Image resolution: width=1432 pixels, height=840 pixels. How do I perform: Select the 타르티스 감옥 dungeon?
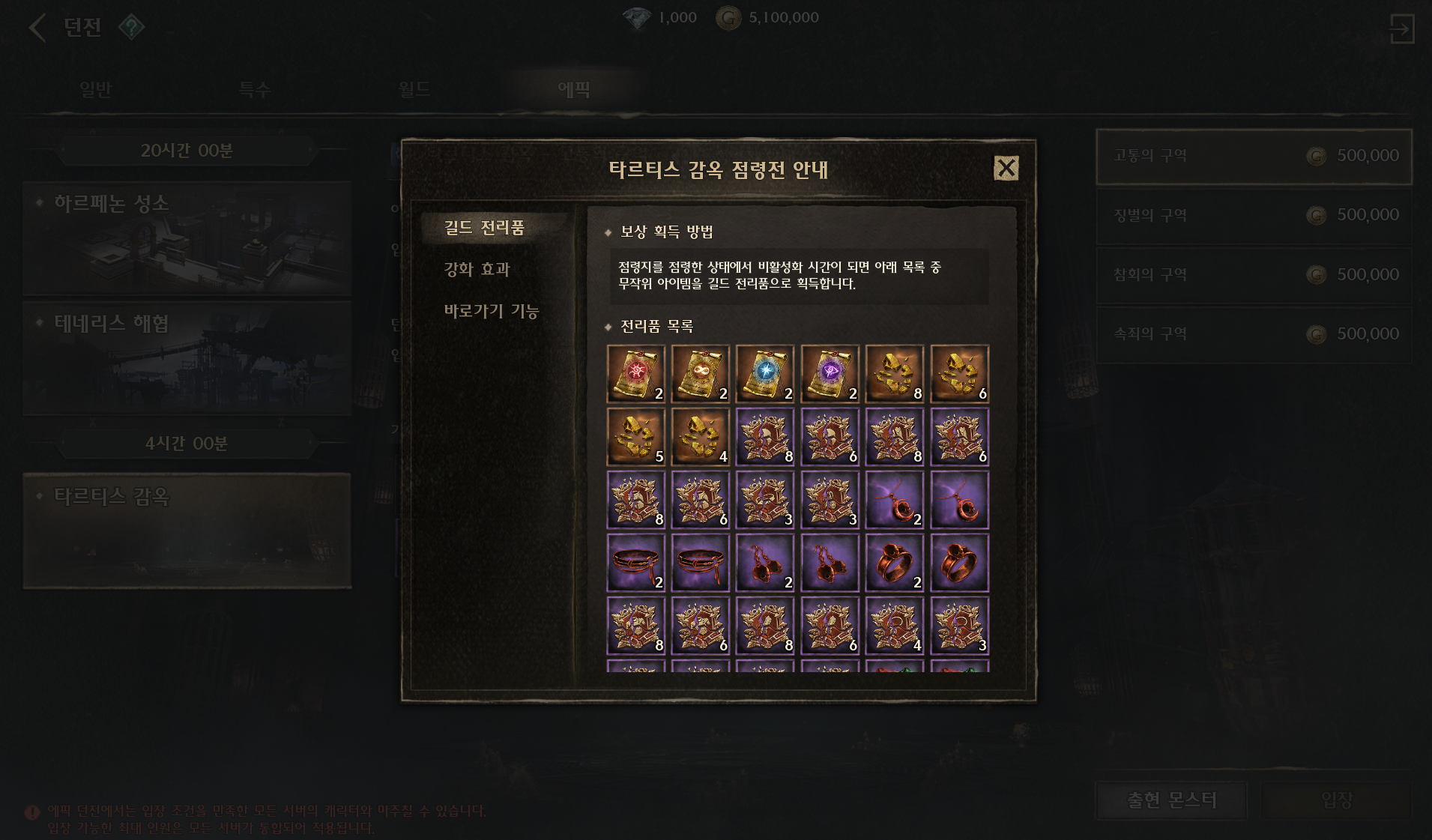click(x=187, y=530)
